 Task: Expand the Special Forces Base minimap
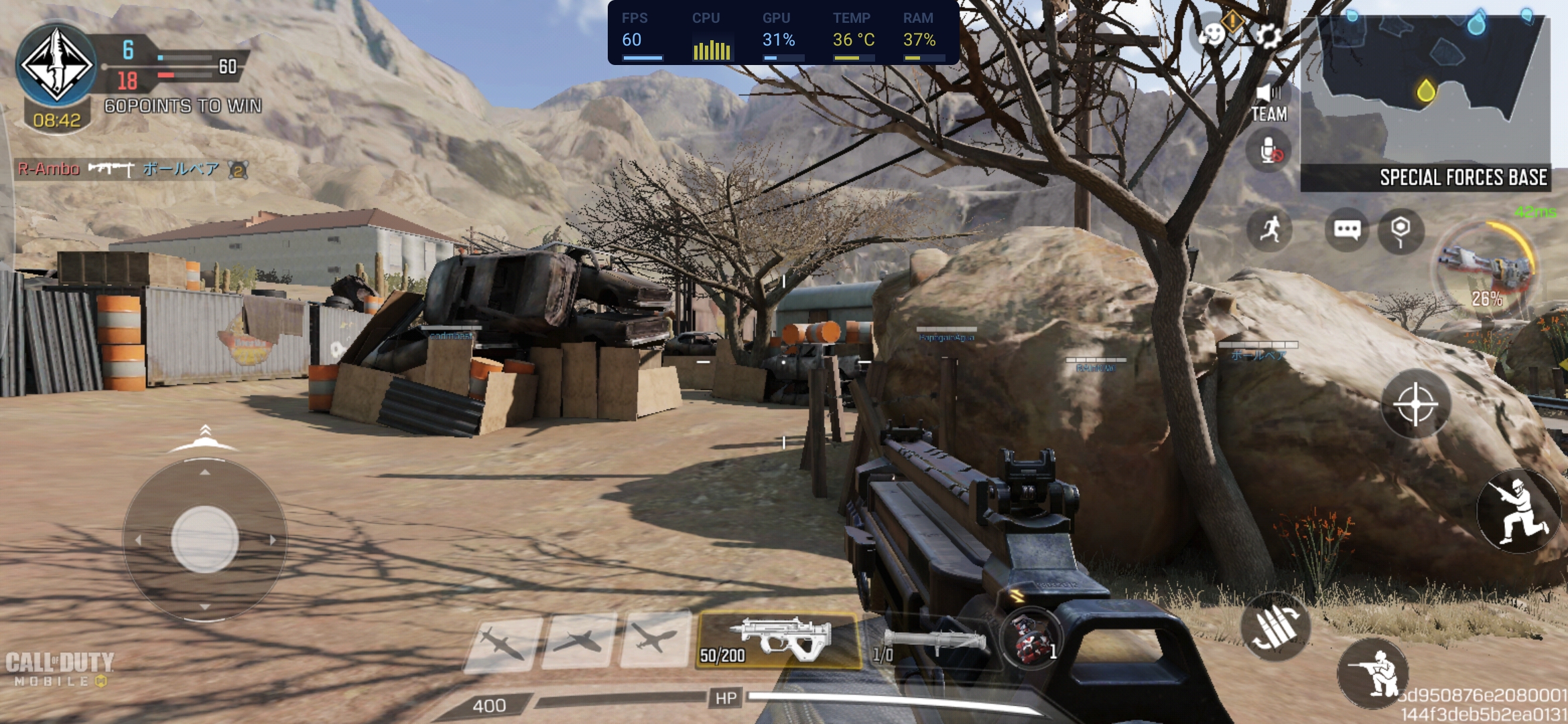[1425, 102]
